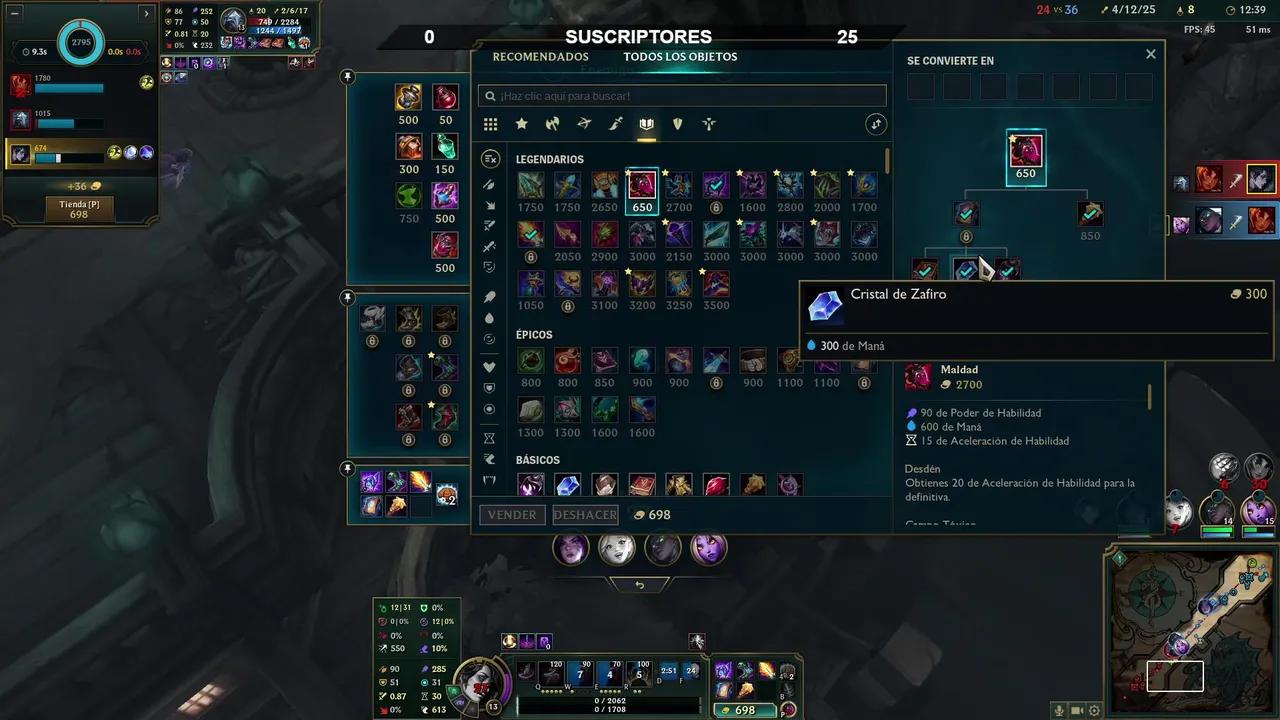Pick the 850 gold component in build tree

(x=1090, y=214)
